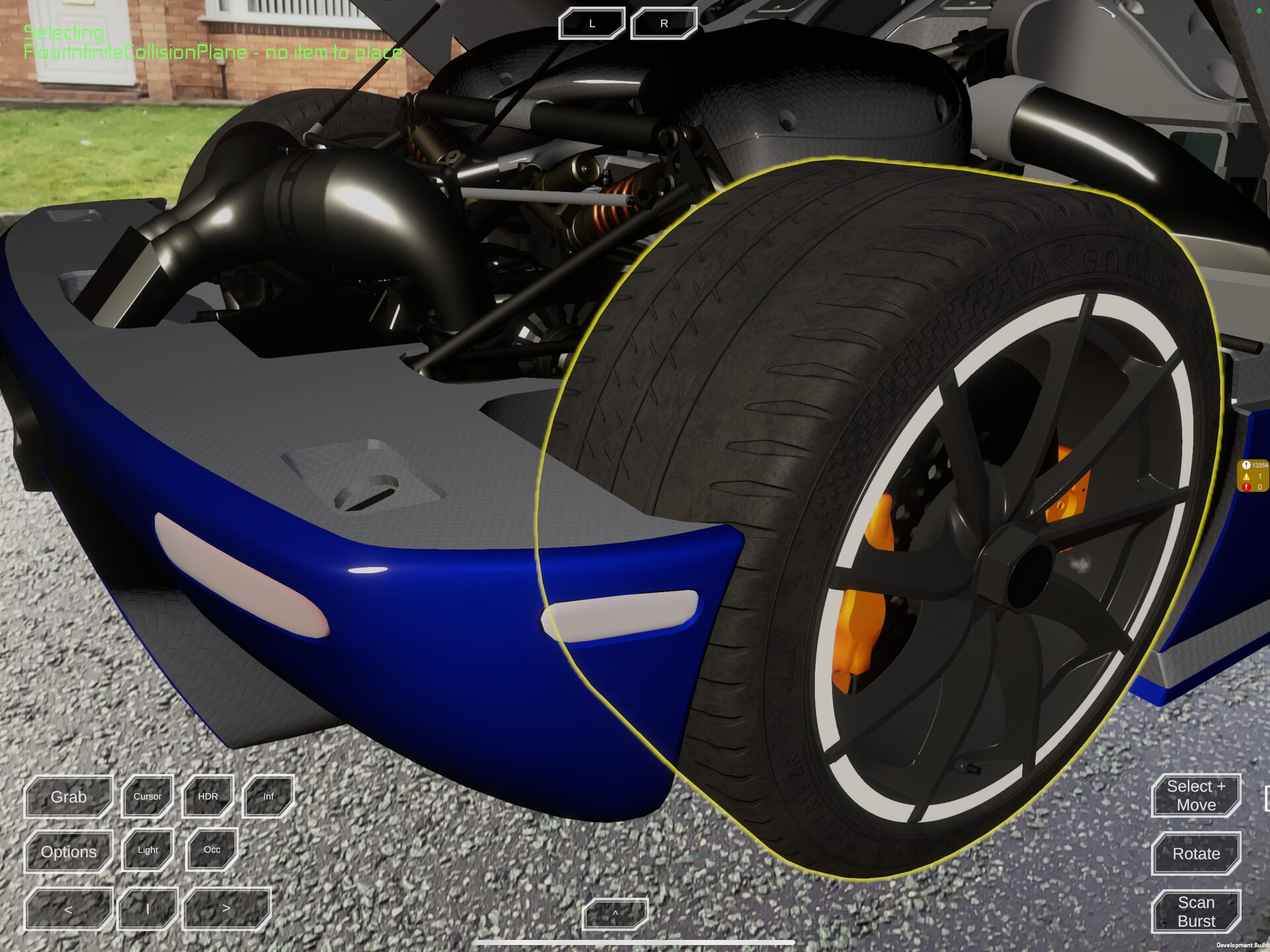Click the right arrow navigation button

pos(226,907)
